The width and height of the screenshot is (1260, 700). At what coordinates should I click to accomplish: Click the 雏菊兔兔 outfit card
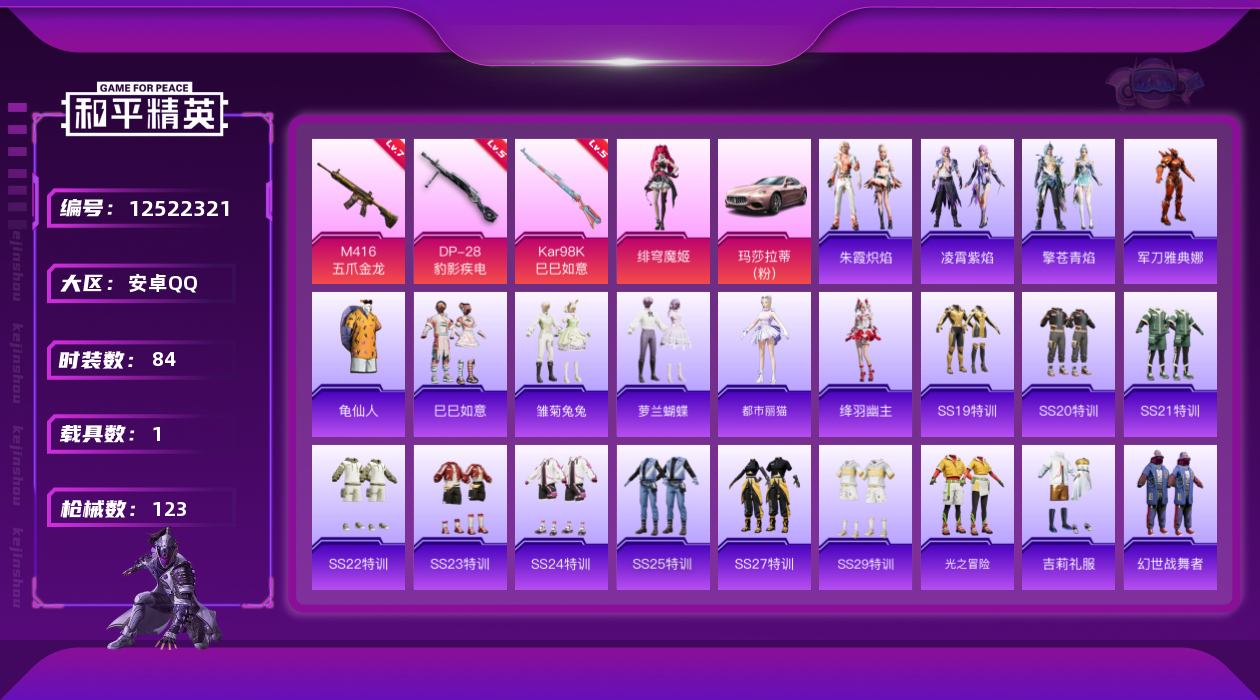561,364
